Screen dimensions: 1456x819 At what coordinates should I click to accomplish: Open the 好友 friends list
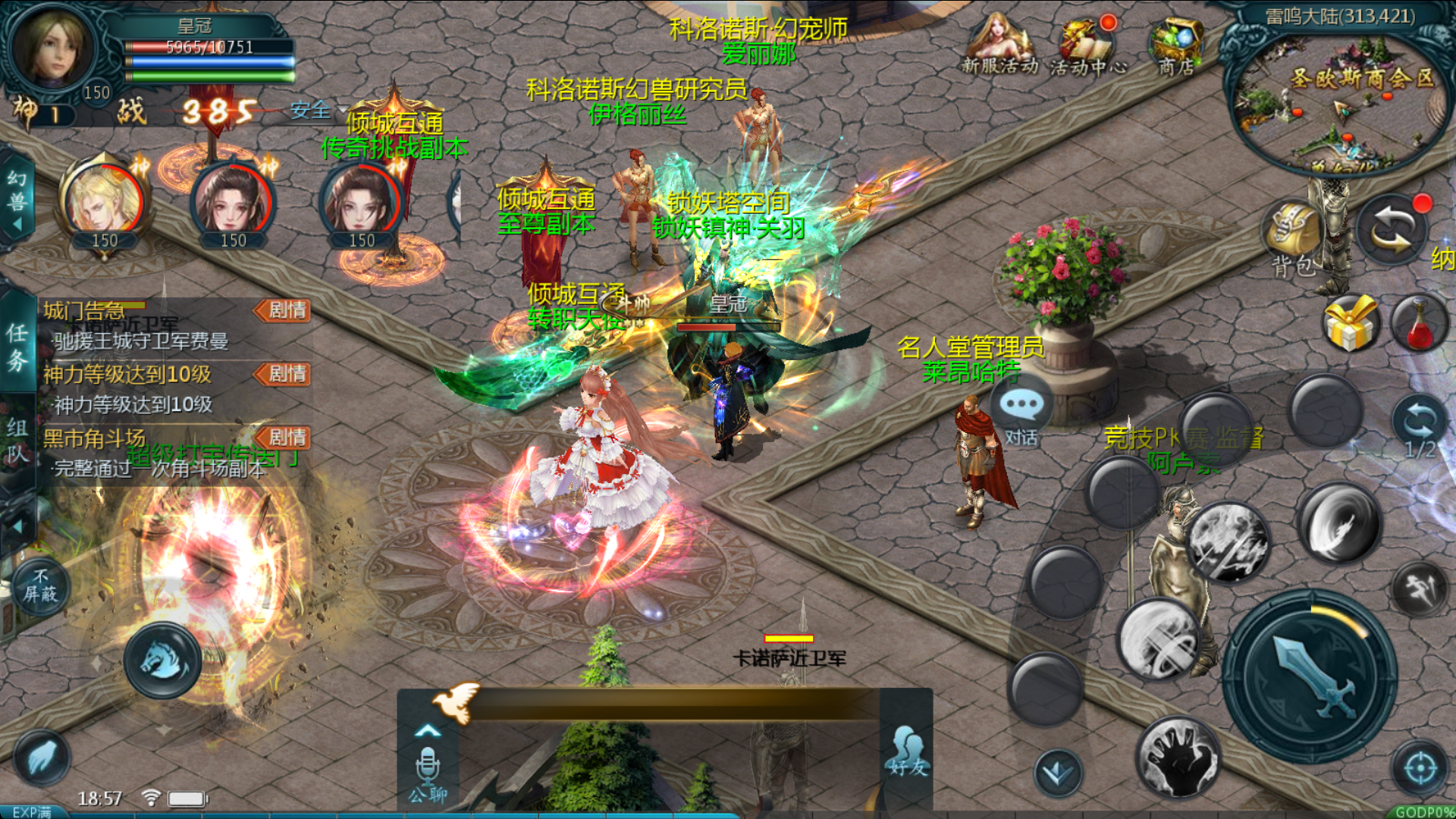coord(908,751)
